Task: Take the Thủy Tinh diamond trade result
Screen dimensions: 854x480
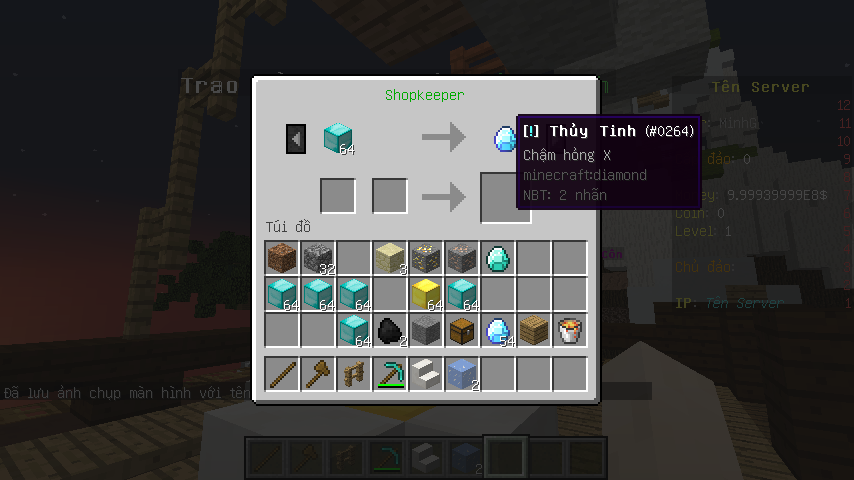Action: click(505, 139)
